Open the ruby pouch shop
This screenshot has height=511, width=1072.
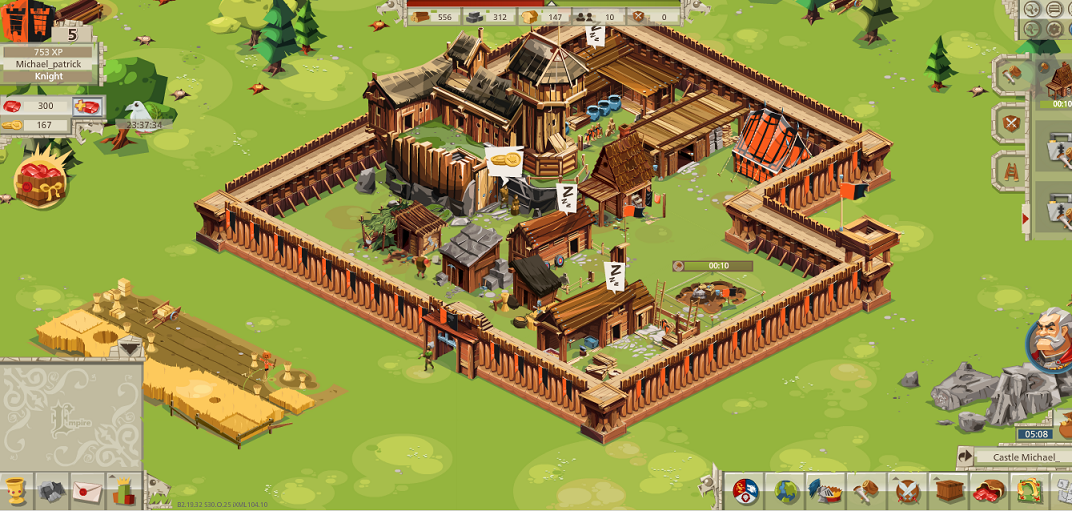click(x=987, y=491)
